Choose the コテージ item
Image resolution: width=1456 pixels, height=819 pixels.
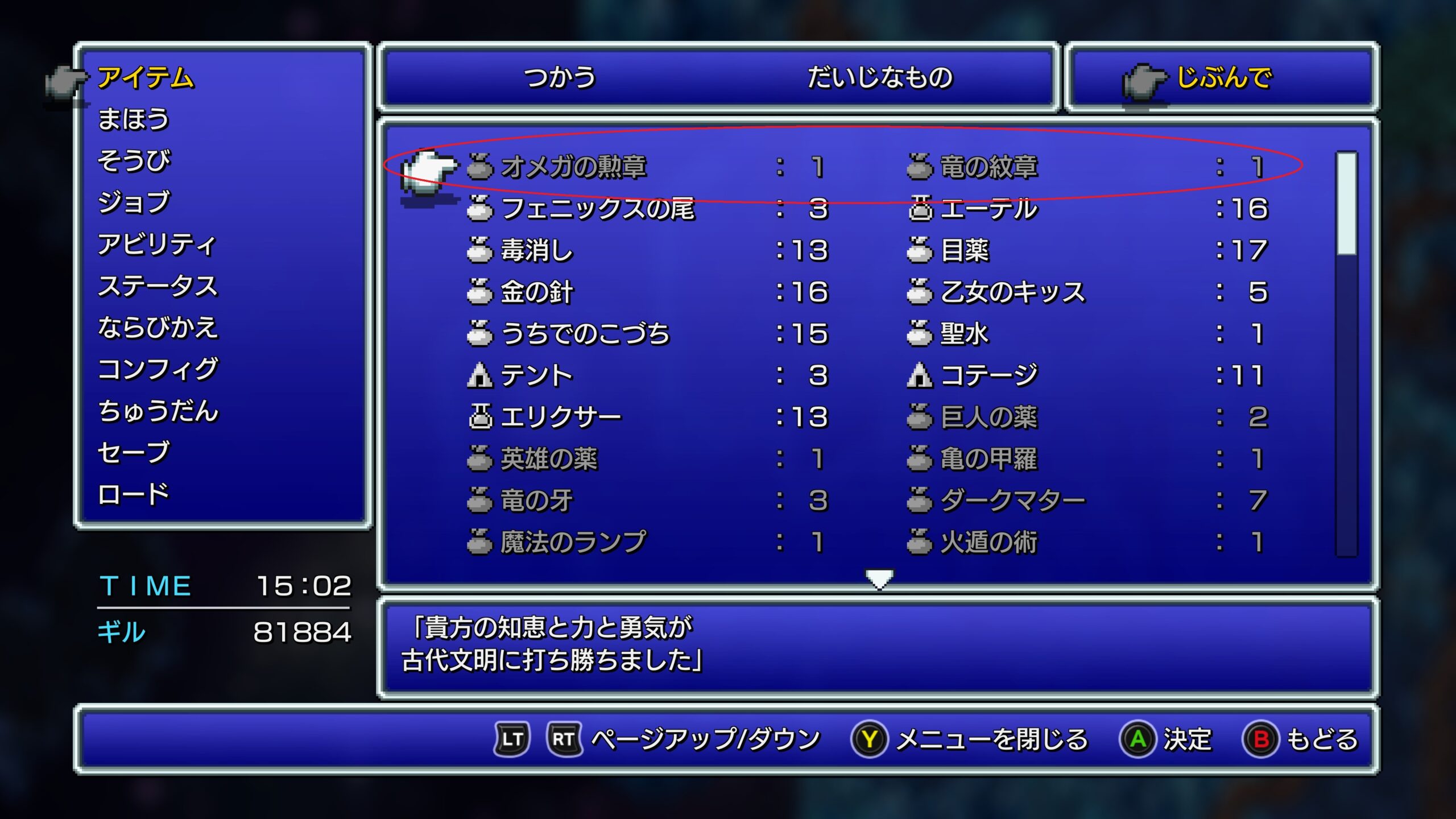point(988,375)
